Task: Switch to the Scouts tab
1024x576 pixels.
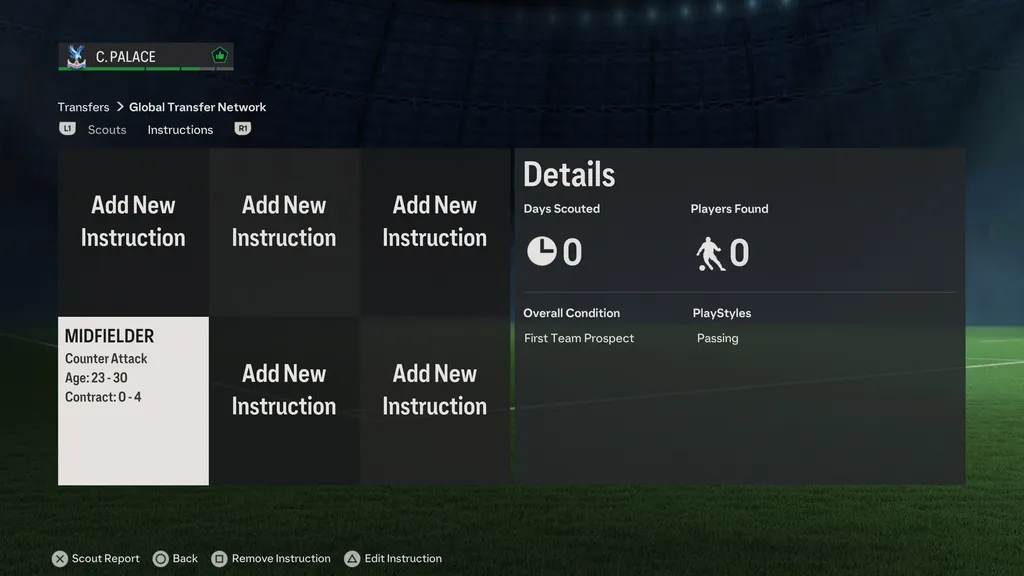Action: pyautogui.click(x=107, y=130)
